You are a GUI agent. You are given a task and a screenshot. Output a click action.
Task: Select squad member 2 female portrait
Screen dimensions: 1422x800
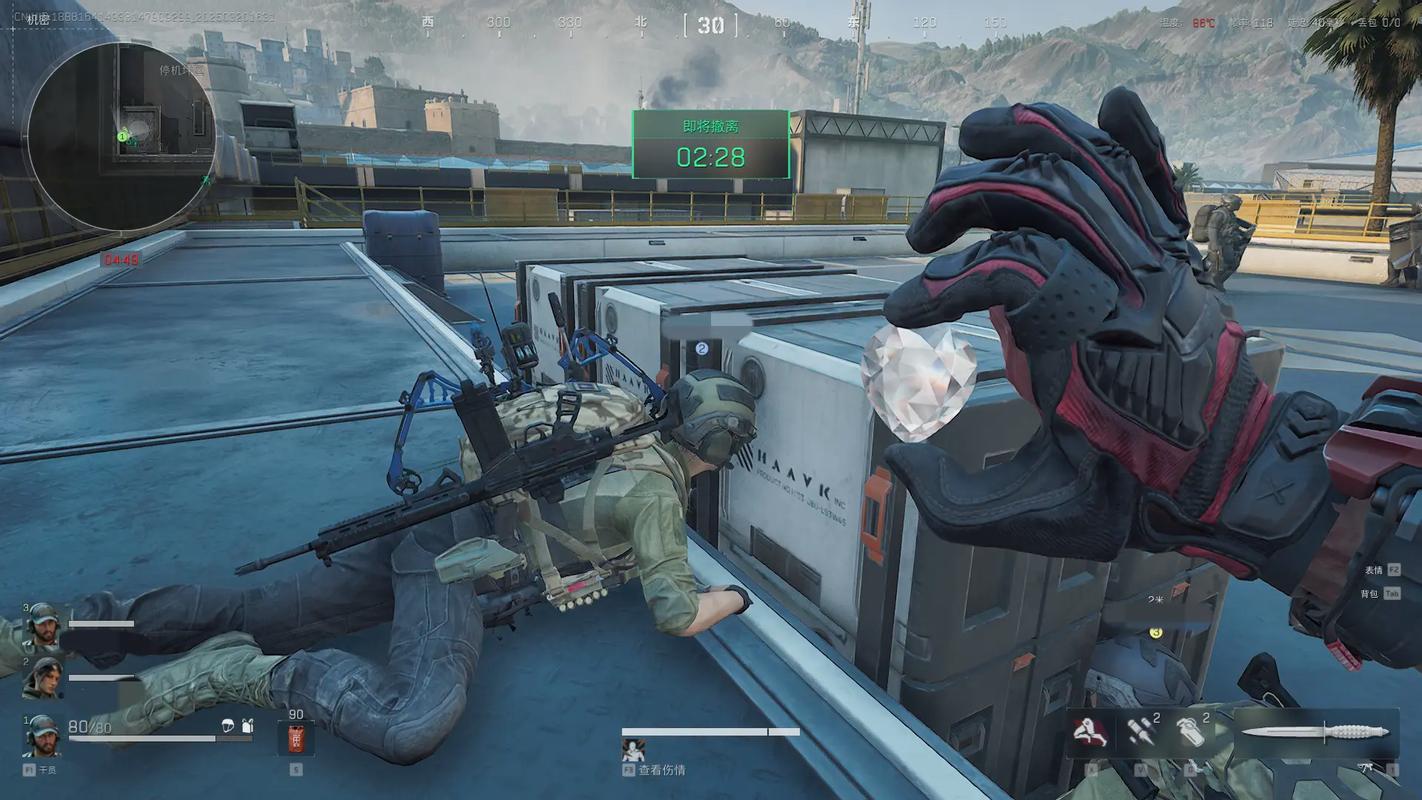(x=42, y=678)
